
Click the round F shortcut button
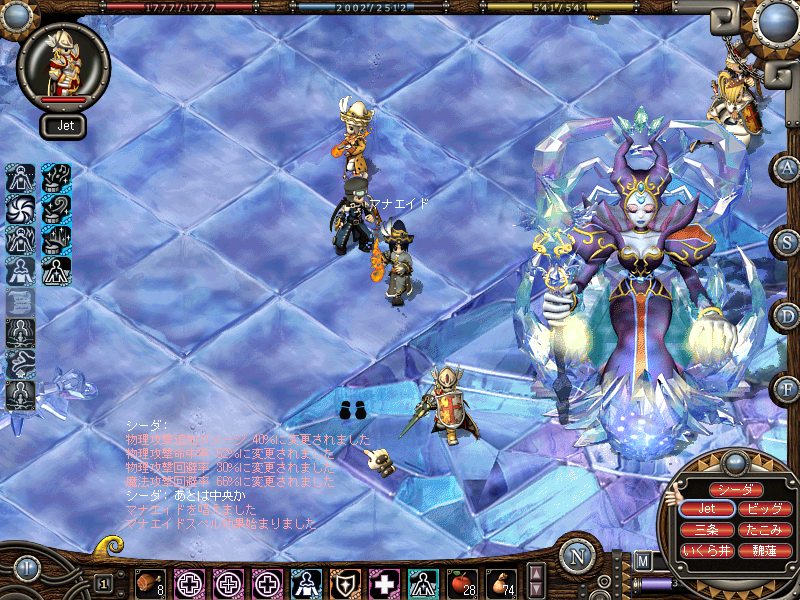787,388
